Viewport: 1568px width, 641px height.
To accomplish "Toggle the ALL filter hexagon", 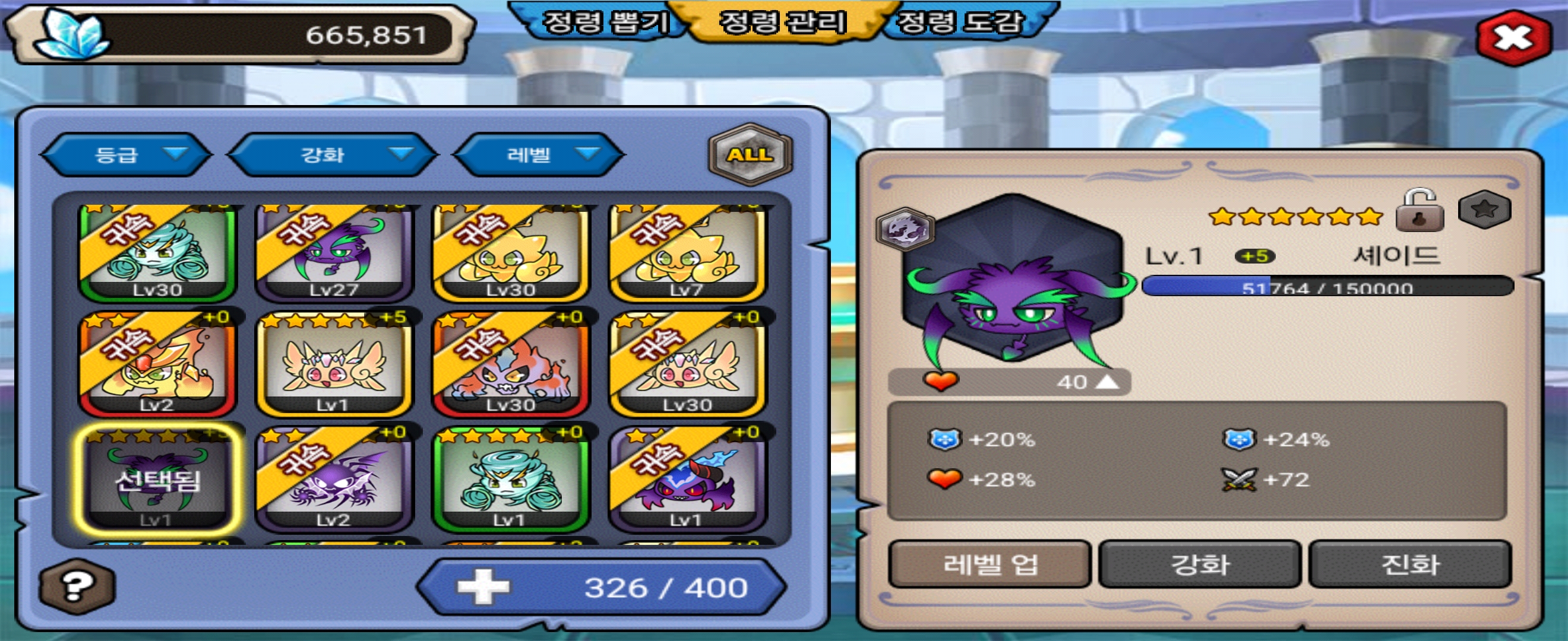I will 751,154.
